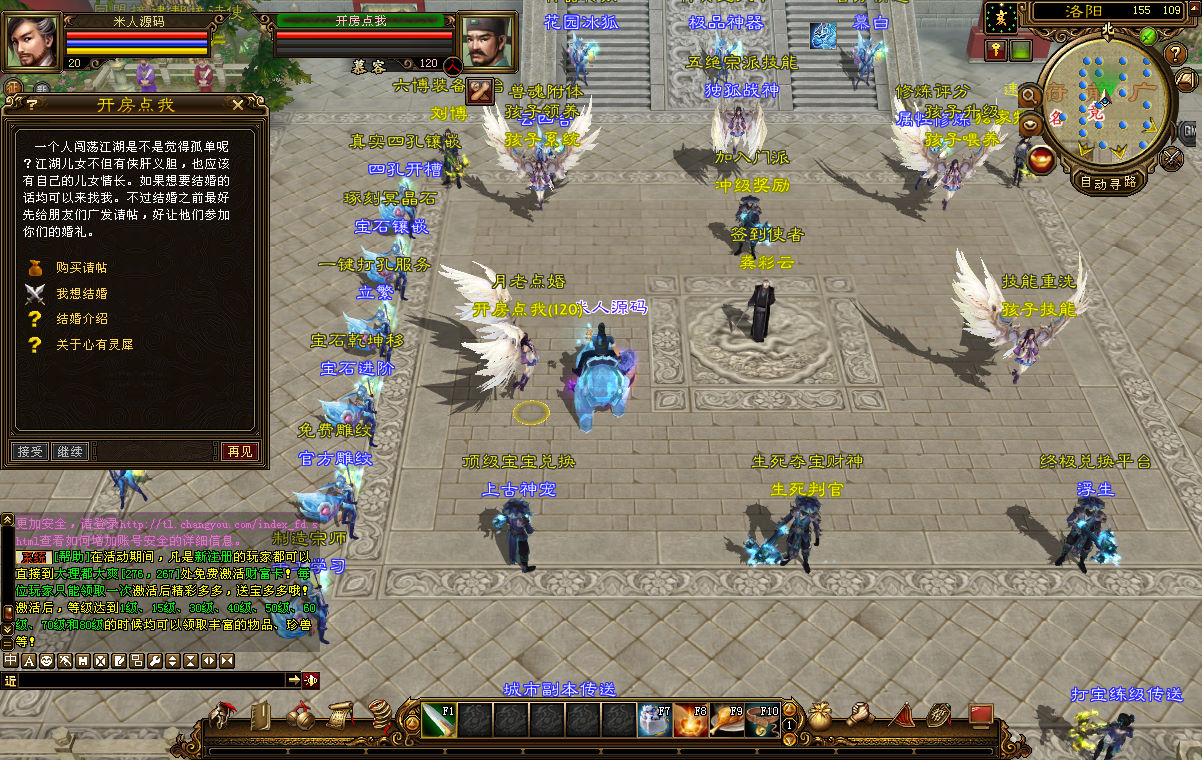
Task: Choose the 我想结婚 dialogue option
Action: [x=81, y=294]
